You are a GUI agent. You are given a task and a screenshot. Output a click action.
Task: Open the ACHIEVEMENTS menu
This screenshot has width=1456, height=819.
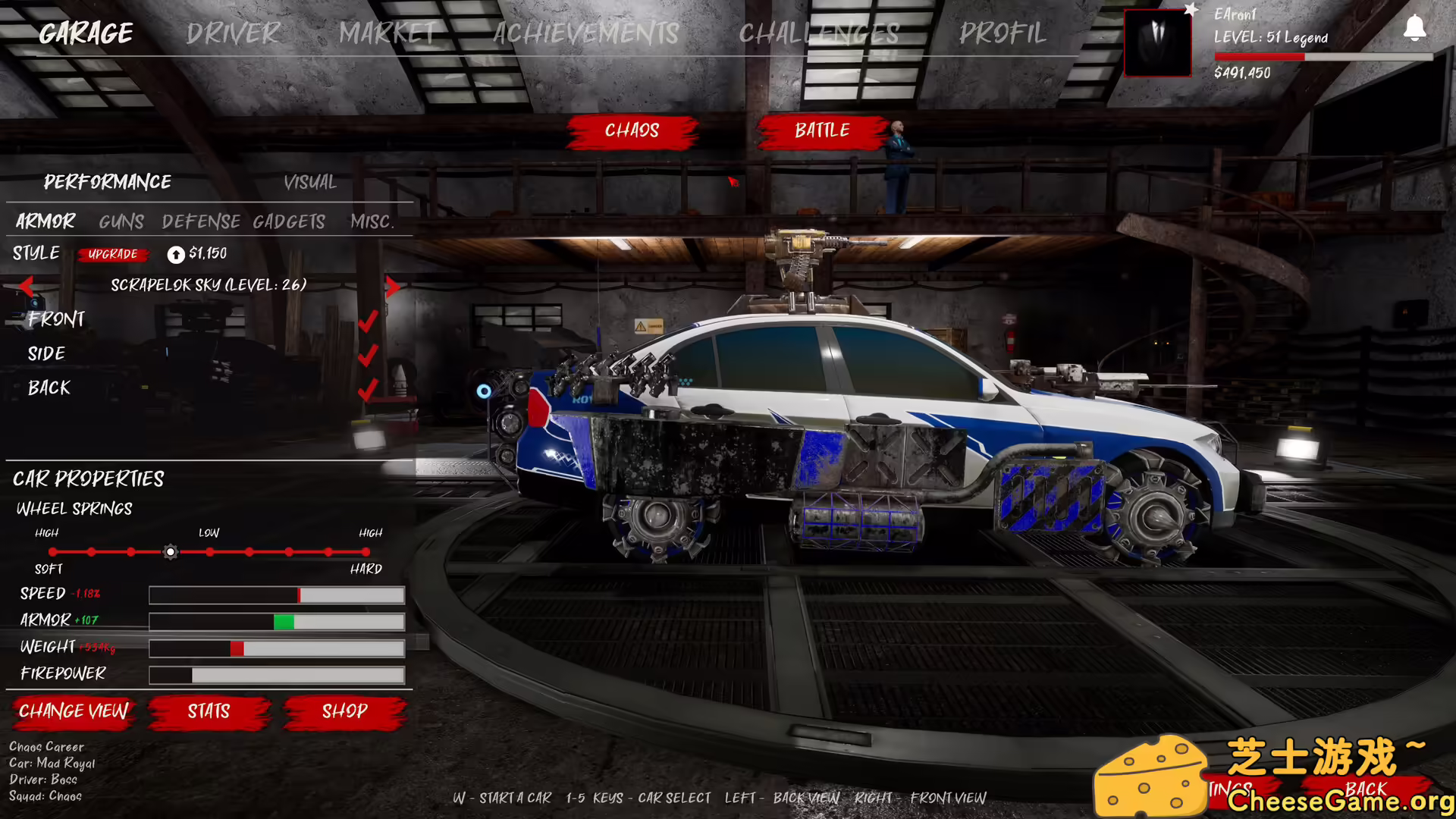pyautogui.click(x=585, y=33)
